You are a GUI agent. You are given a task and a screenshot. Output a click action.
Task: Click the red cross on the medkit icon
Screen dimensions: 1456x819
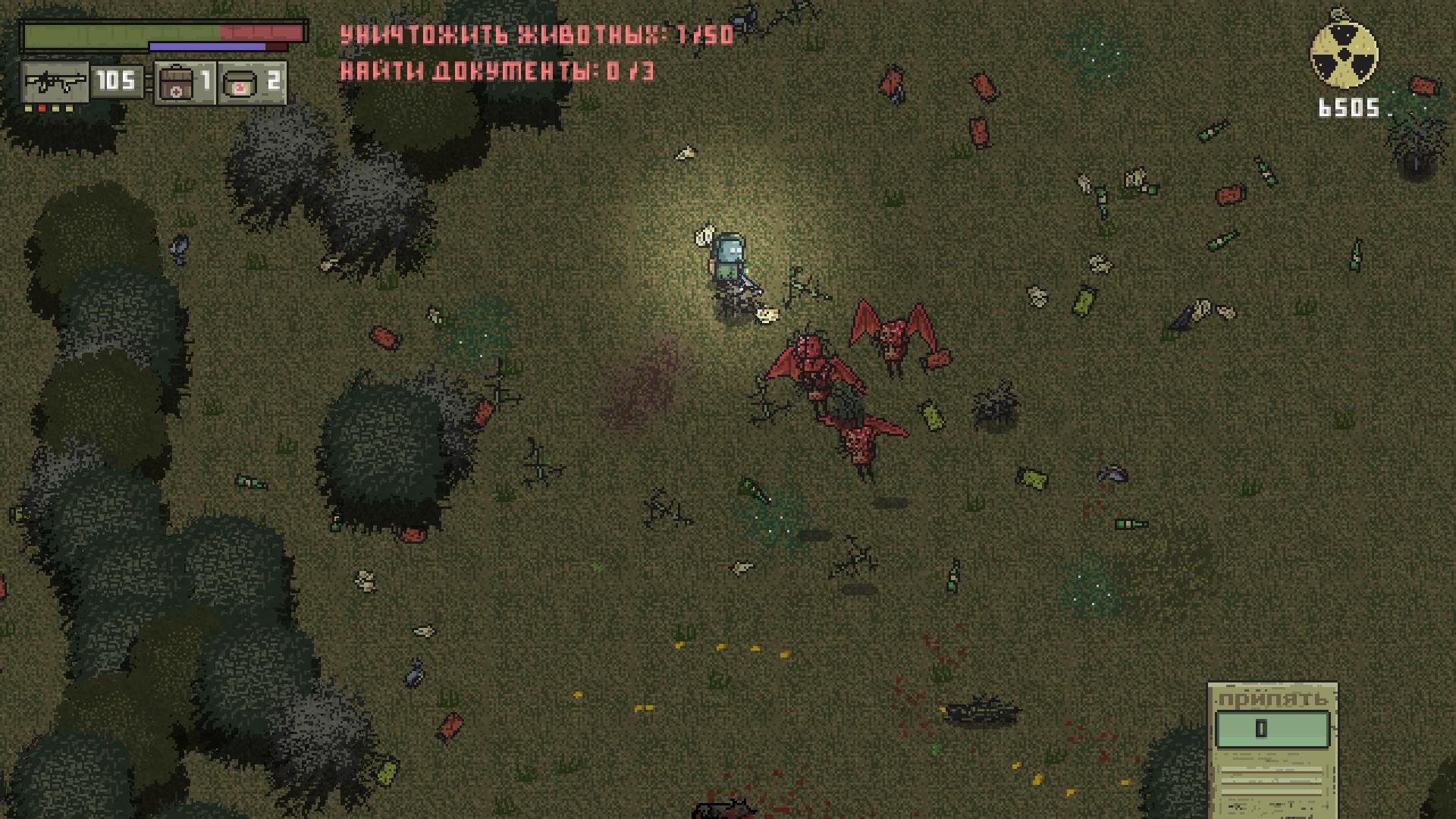point(175,91)
